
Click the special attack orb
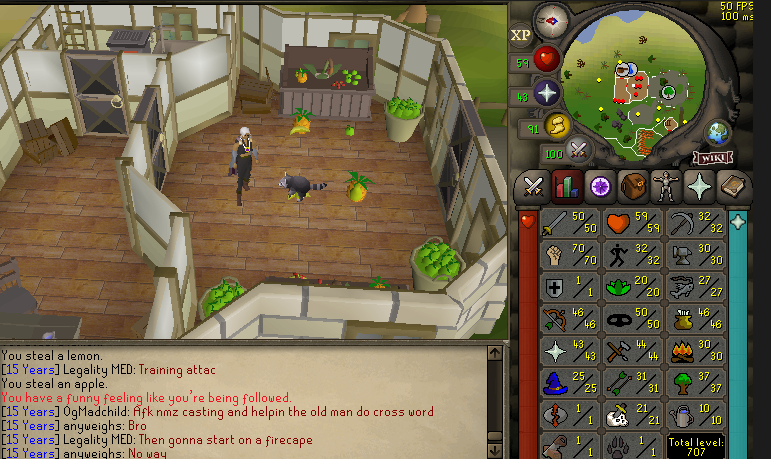pos(577,150)
